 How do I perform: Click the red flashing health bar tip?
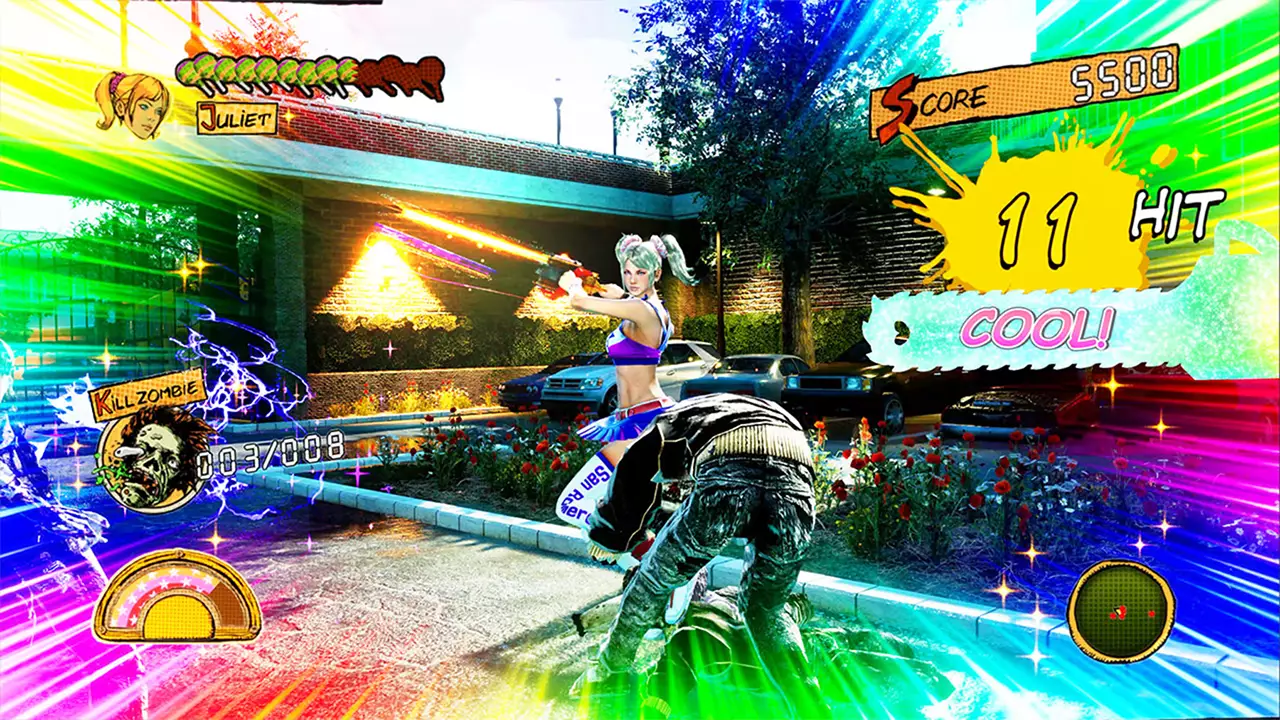tap(355, 68)
